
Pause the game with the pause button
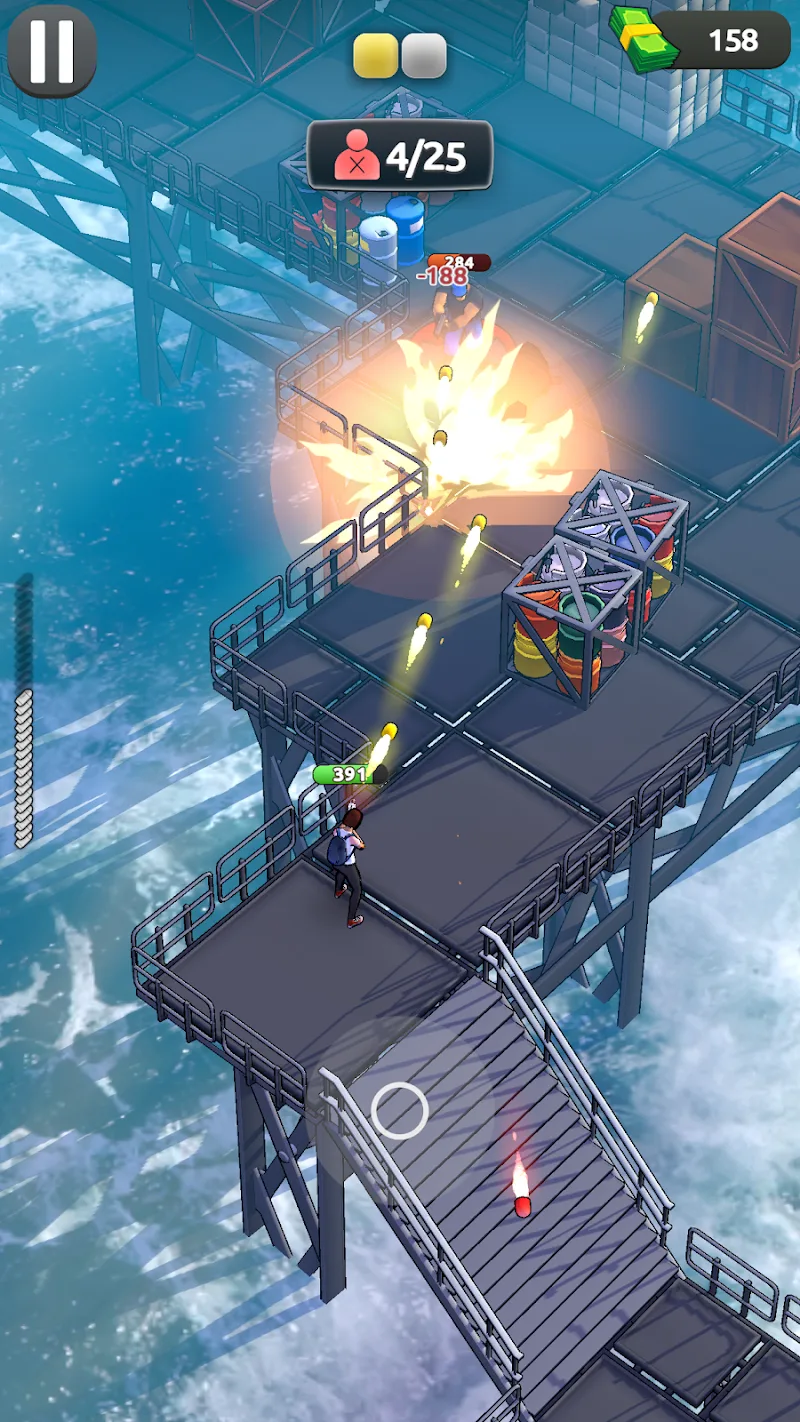(x=51, y=51)
